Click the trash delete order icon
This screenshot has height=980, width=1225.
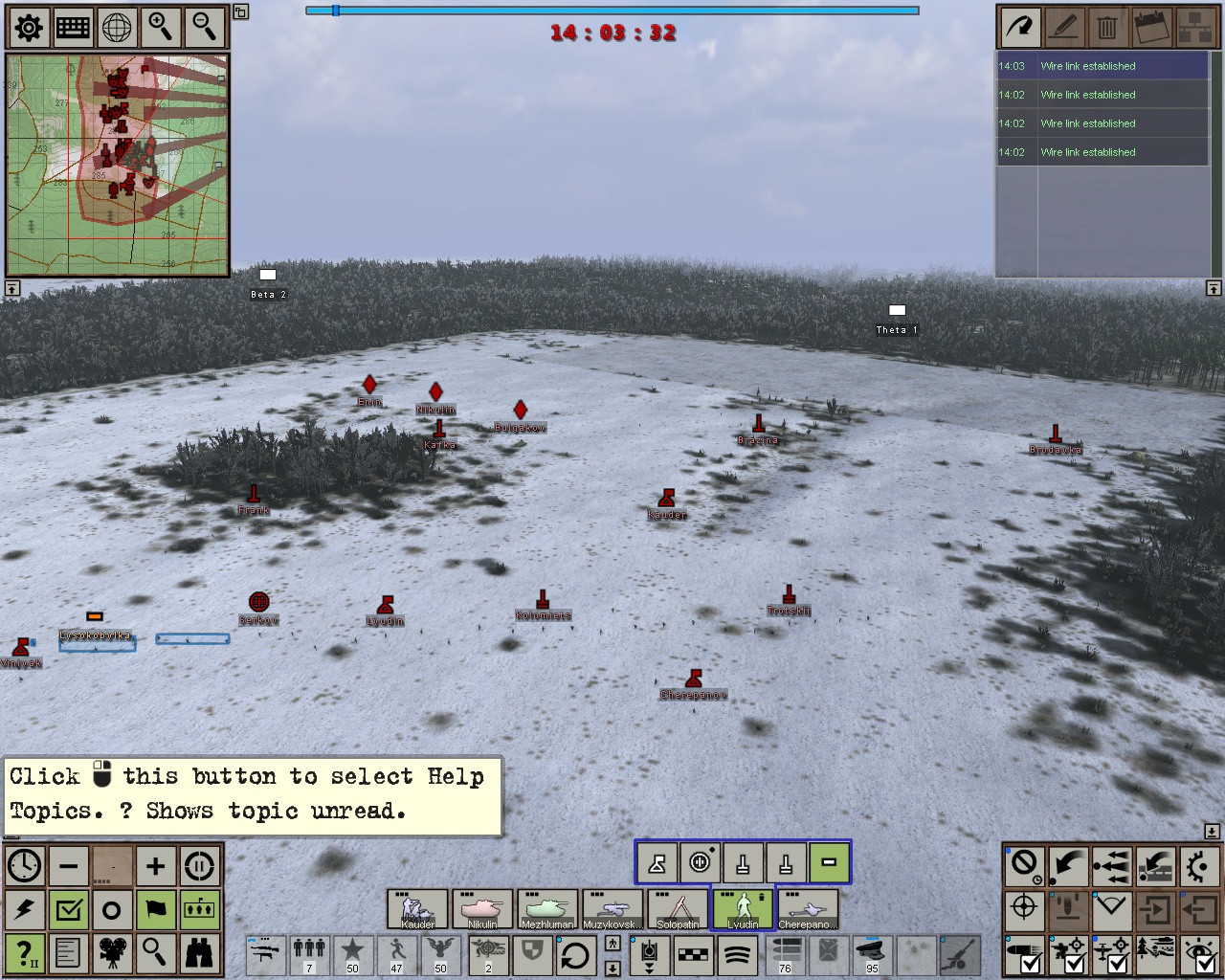[x=1107, y=28]
